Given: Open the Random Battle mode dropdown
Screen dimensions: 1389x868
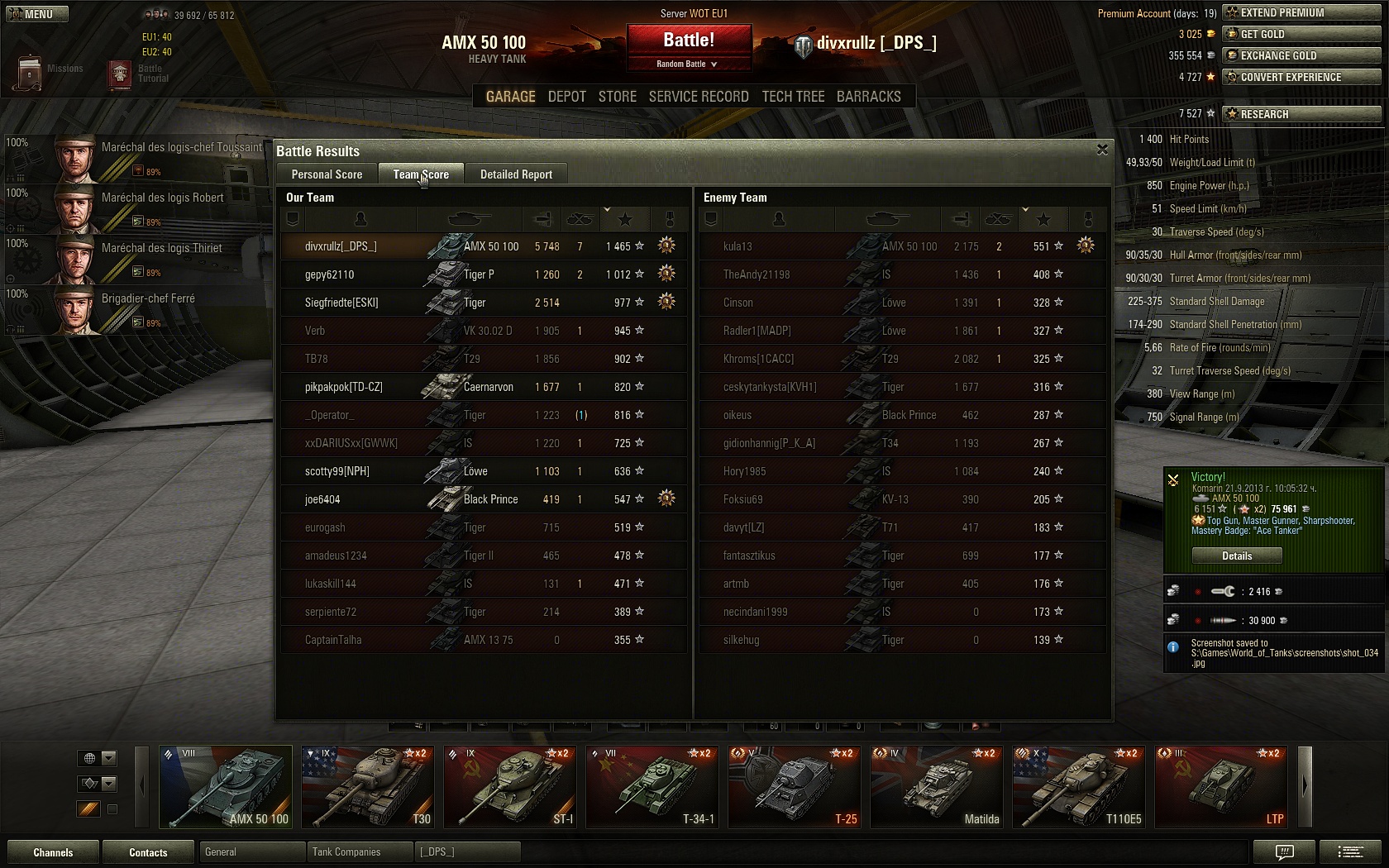Looking at the screenshot, I should [688, 64].
